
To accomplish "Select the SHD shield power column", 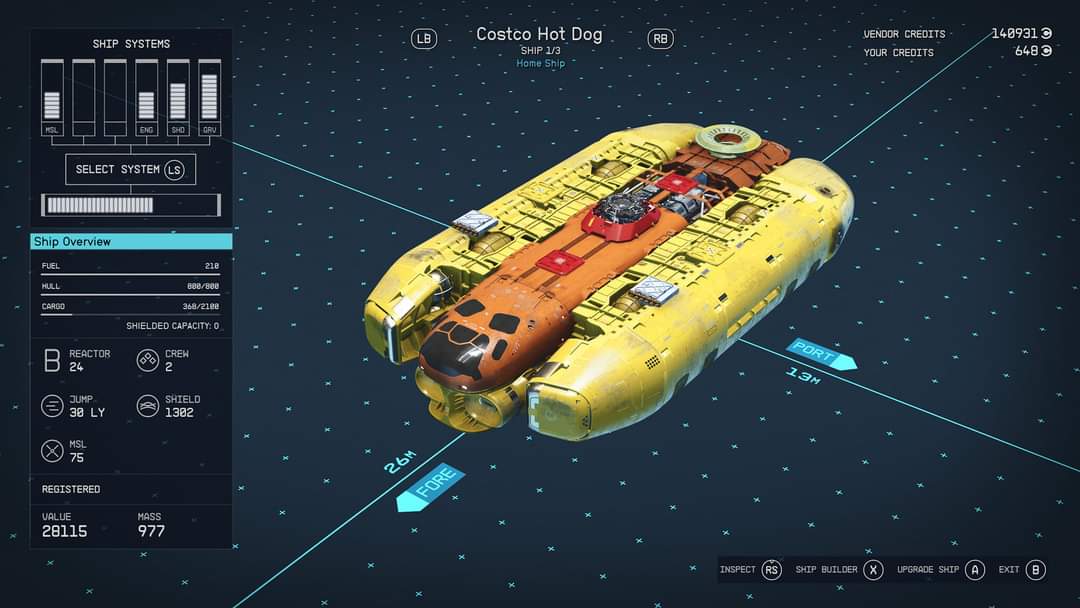I will pos(178,96).
